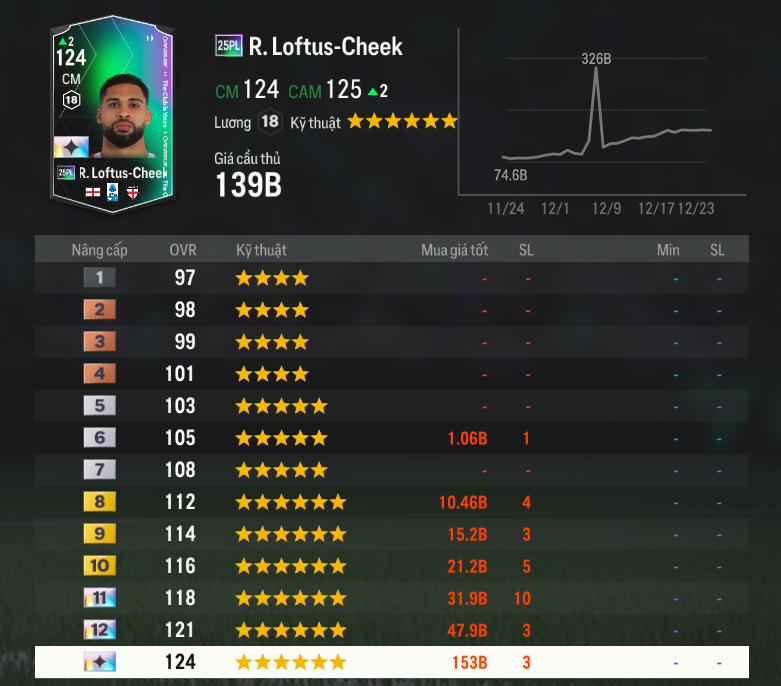Click the 25PL season badge beside player name
The height and width of the screenshot is (686, 781).
pos(228,46)
